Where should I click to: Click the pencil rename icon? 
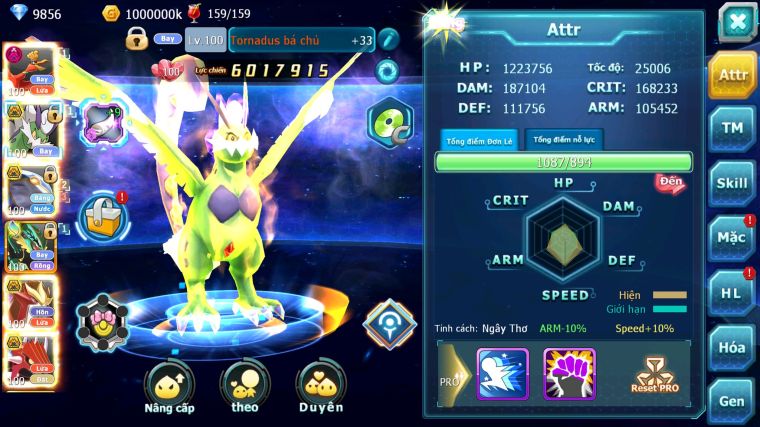(389, 39)
